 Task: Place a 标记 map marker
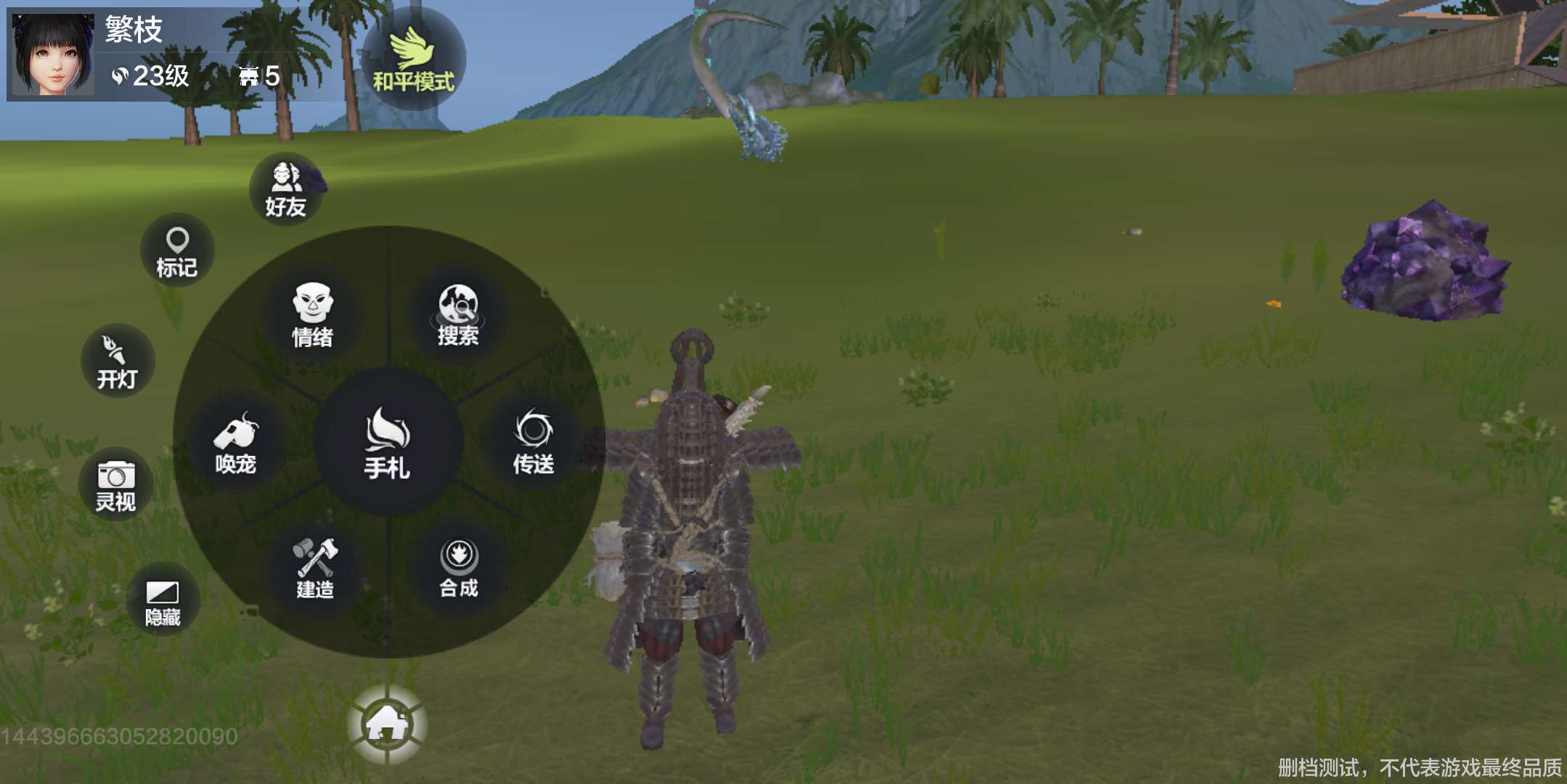pyautogui.click(x=177, y=250)
